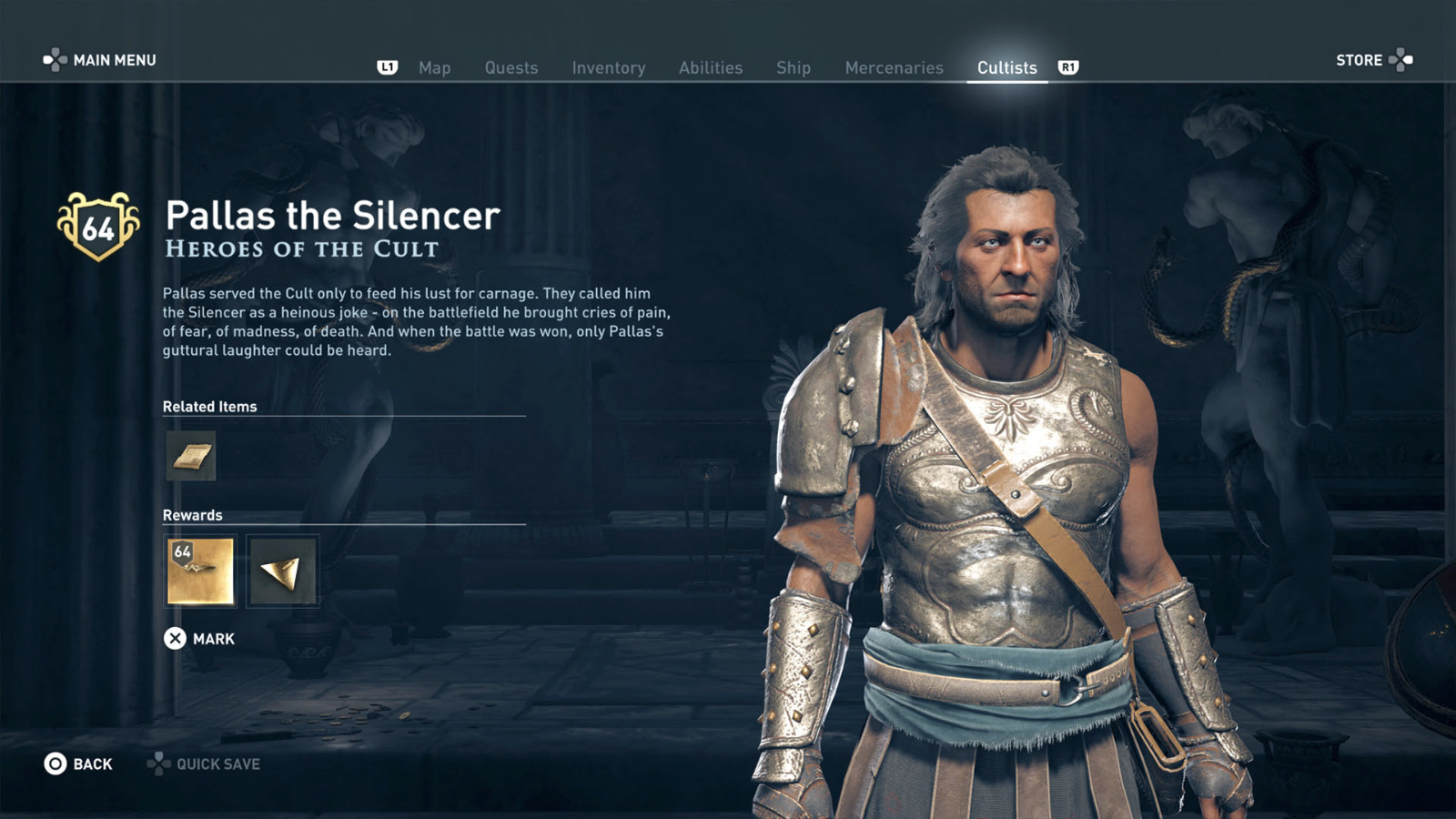This screenshot has width=1456, height=819.
Task: Go to the Abilities screen
Action: point(711,66)
